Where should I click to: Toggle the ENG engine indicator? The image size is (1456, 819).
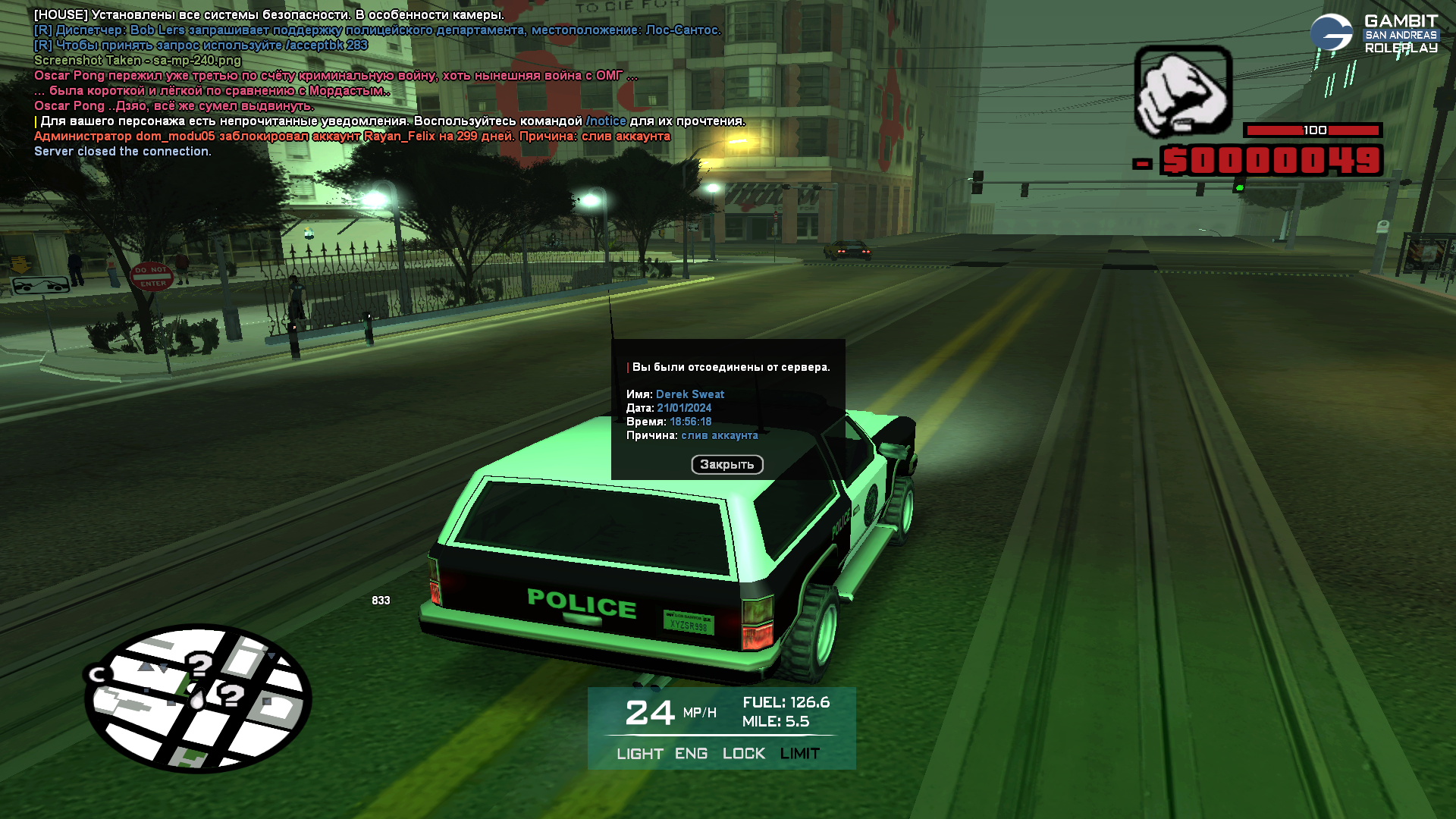[691, 754]
